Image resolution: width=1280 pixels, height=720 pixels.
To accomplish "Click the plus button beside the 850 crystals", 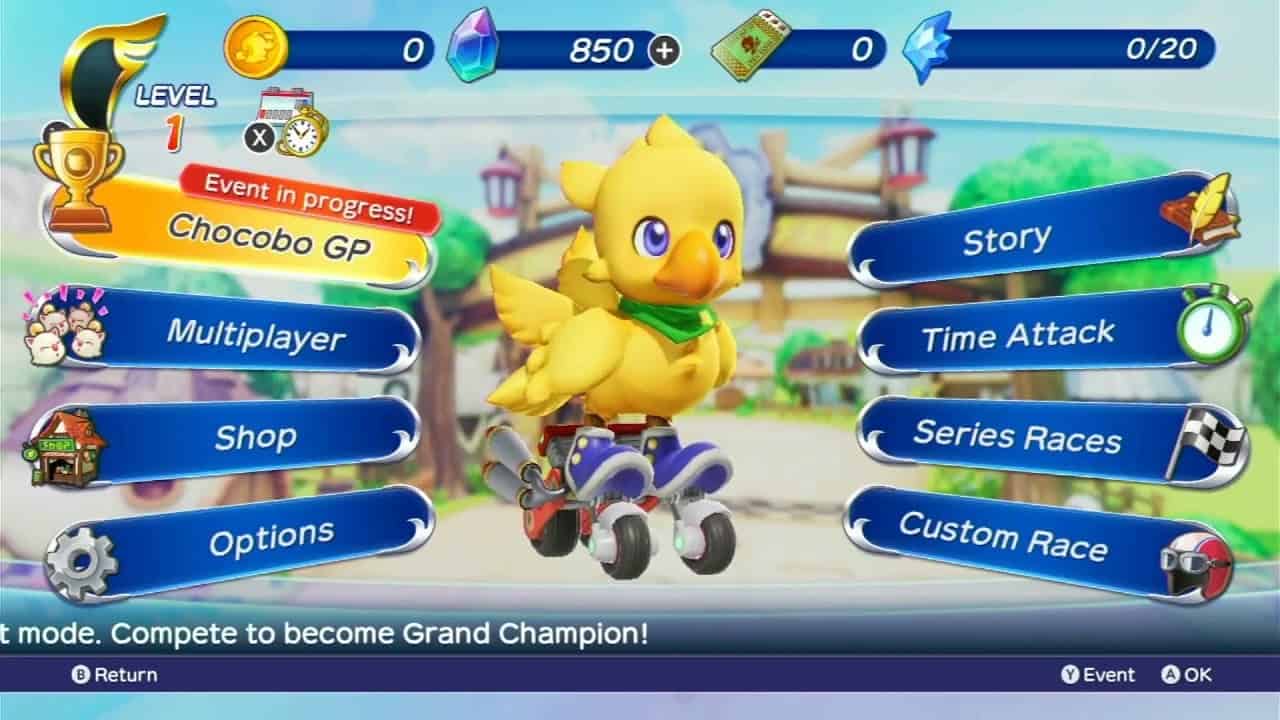I will [664, 50].
